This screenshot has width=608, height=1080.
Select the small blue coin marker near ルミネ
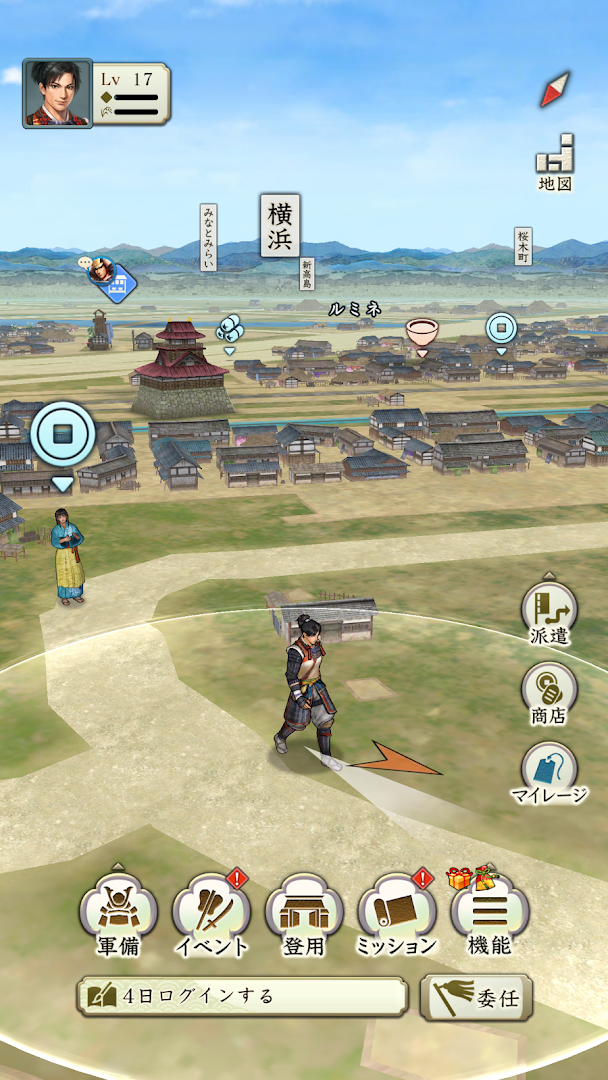click(x=501, y=328)
